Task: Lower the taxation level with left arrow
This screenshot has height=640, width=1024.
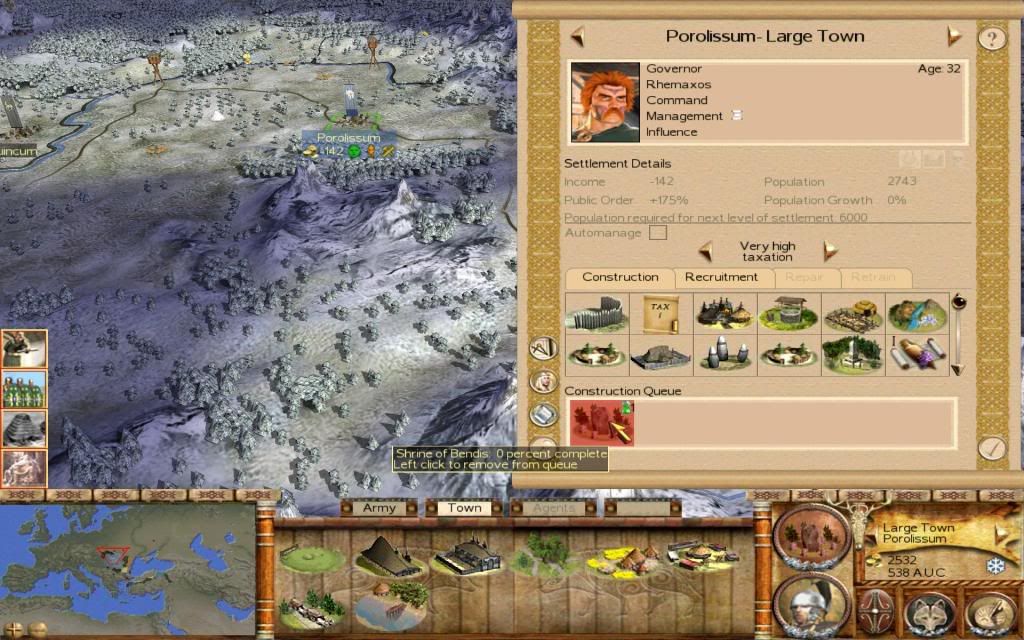Action: 705,250
